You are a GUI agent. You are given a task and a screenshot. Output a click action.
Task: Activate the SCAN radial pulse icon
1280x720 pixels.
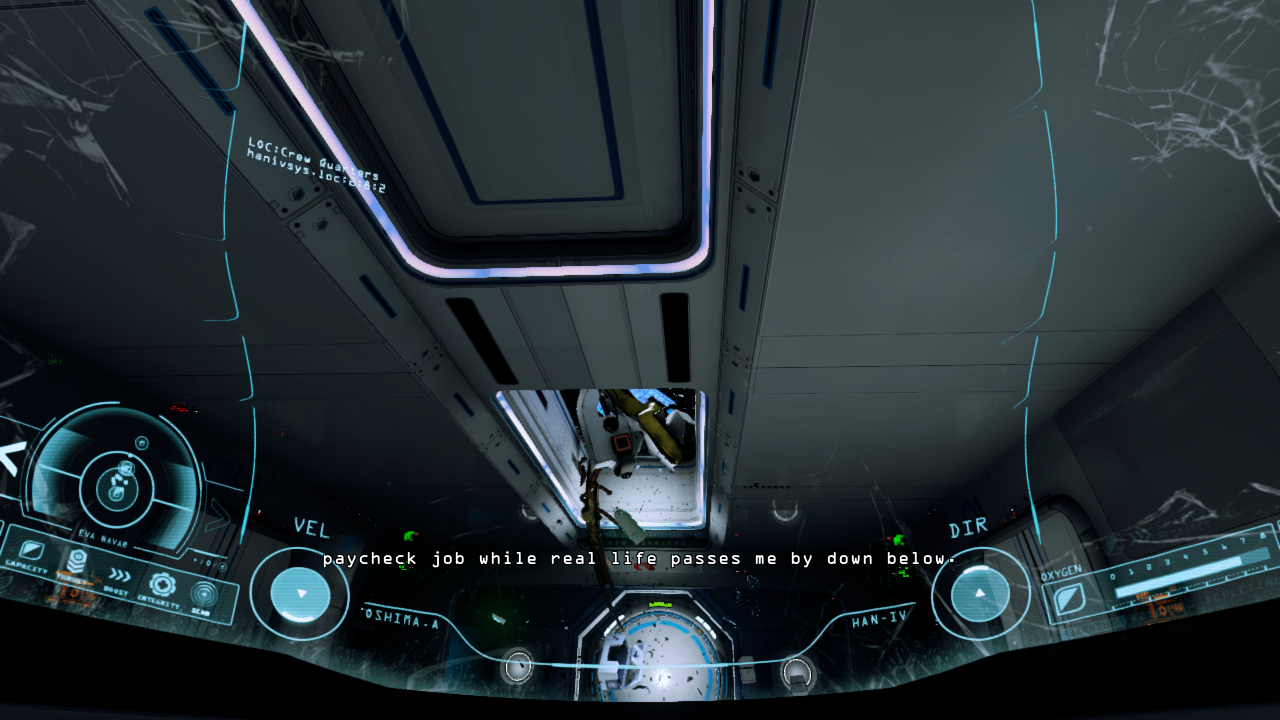point(204,594)
